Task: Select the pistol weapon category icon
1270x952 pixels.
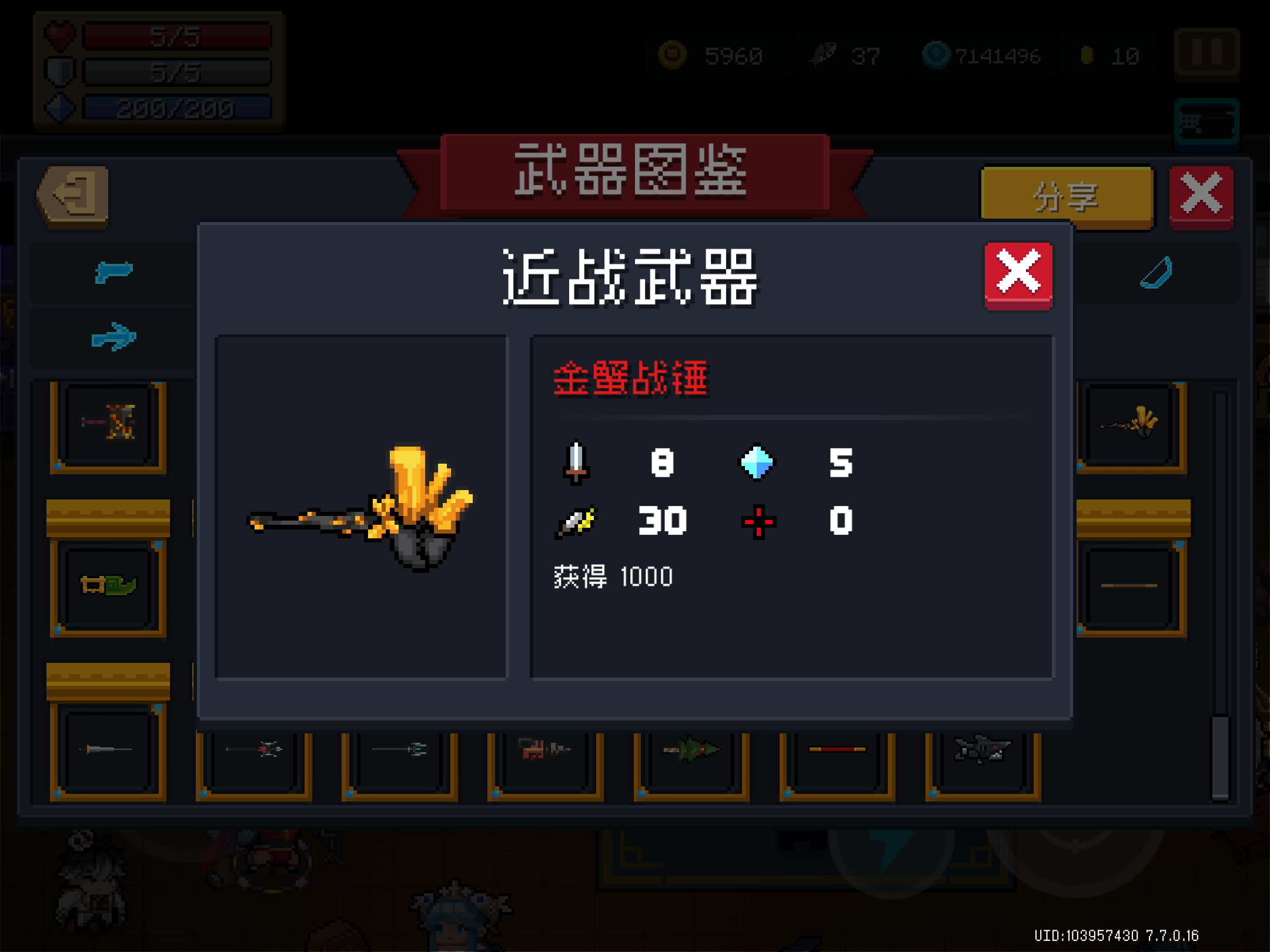Action: click(113, 272)
